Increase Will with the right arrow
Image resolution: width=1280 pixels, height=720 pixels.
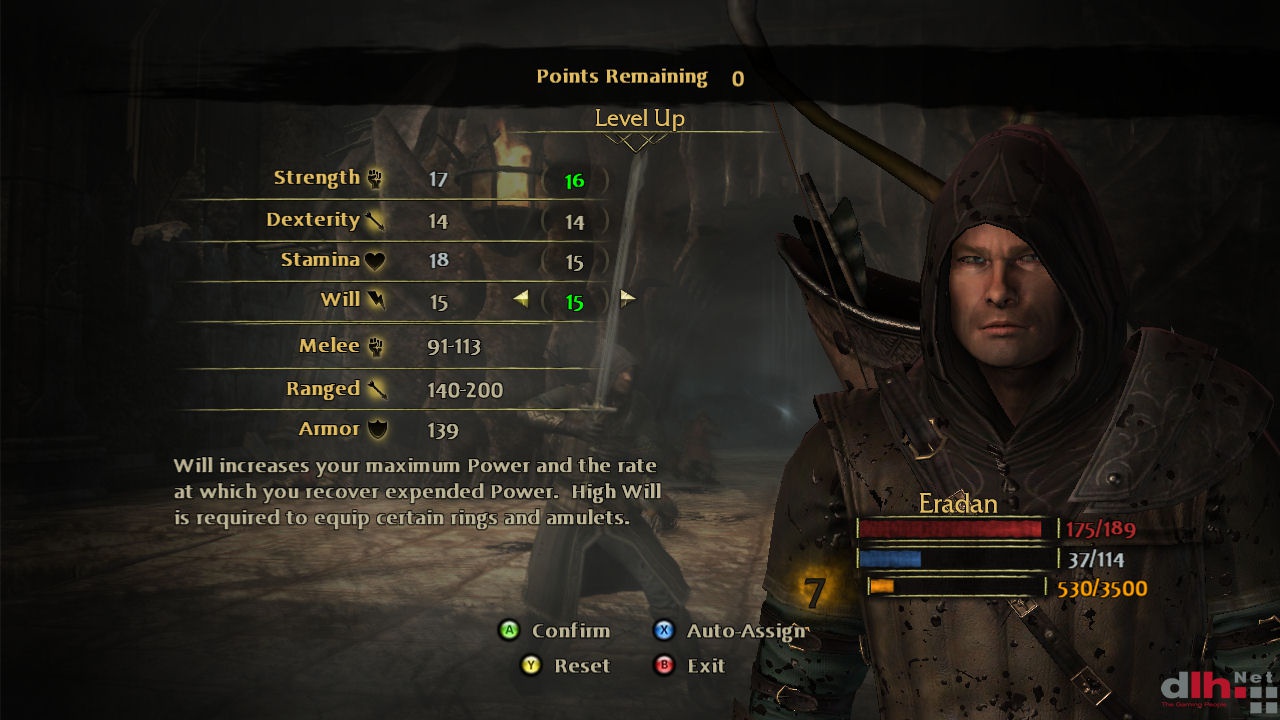point(627,298)
